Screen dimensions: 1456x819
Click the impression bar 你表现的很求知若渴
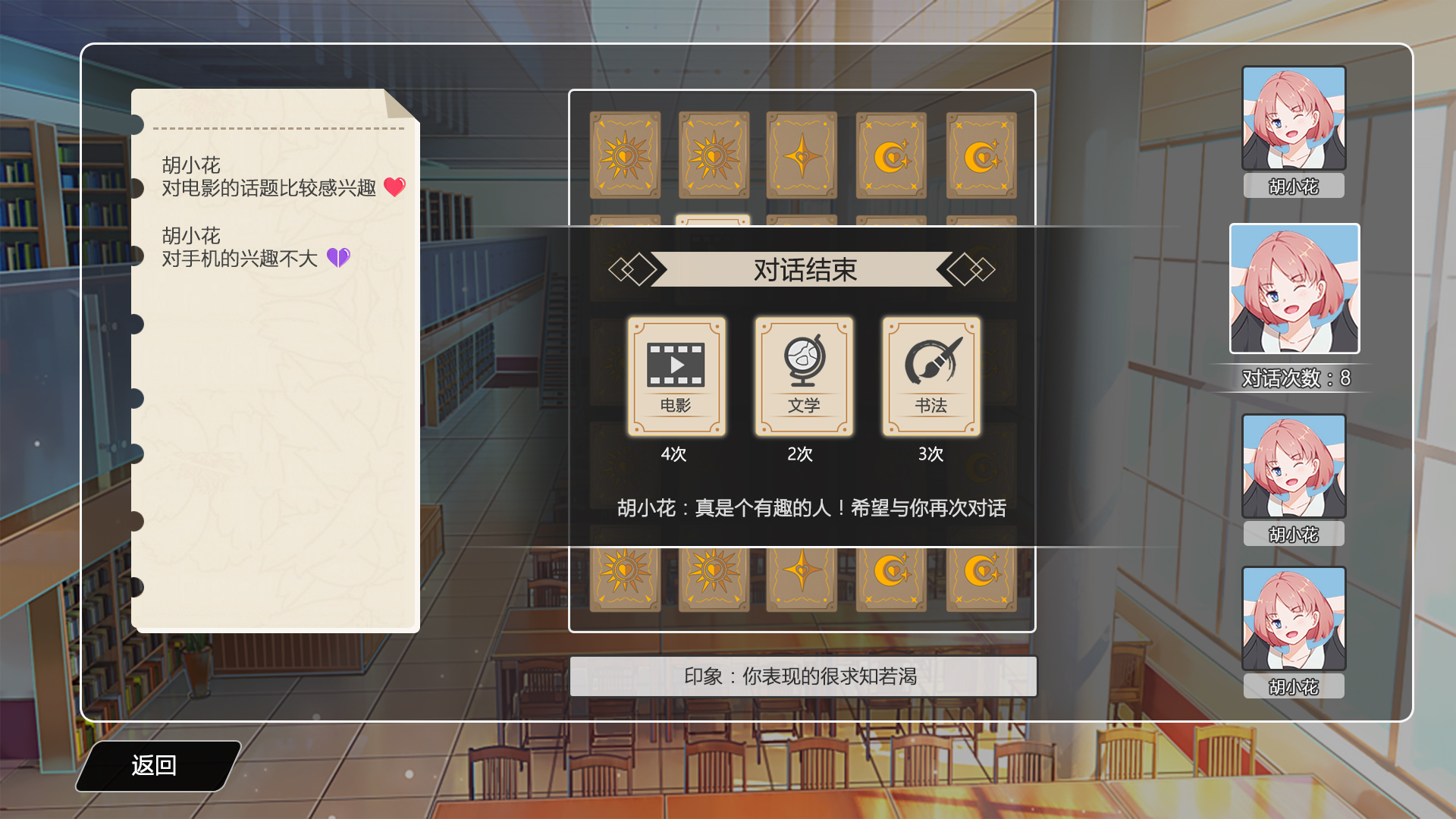pyautogui.click(x=803, y=676)
